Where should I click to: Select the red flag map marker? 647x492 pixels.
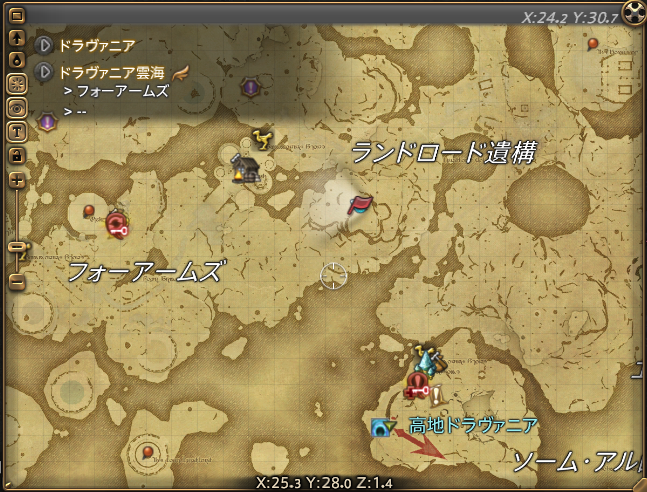[359, 204]
